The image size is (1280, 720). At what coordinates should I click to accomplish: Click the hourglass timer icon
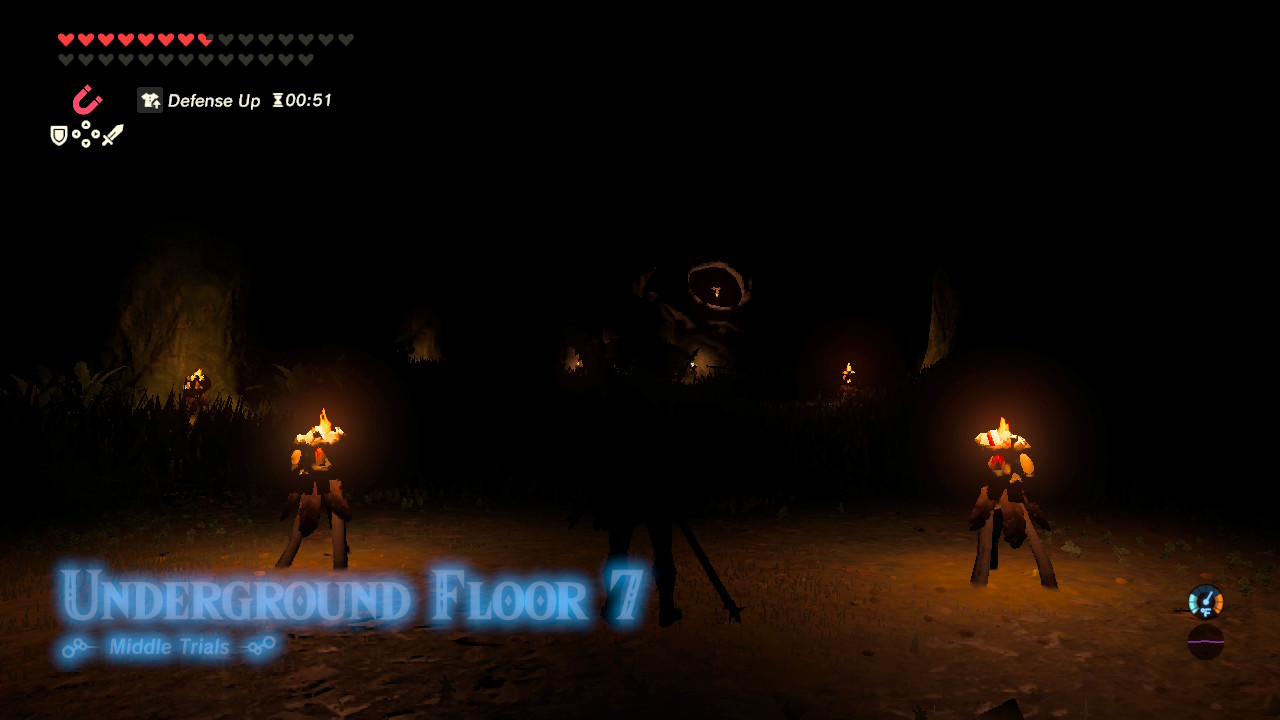(x=279, y=100)
